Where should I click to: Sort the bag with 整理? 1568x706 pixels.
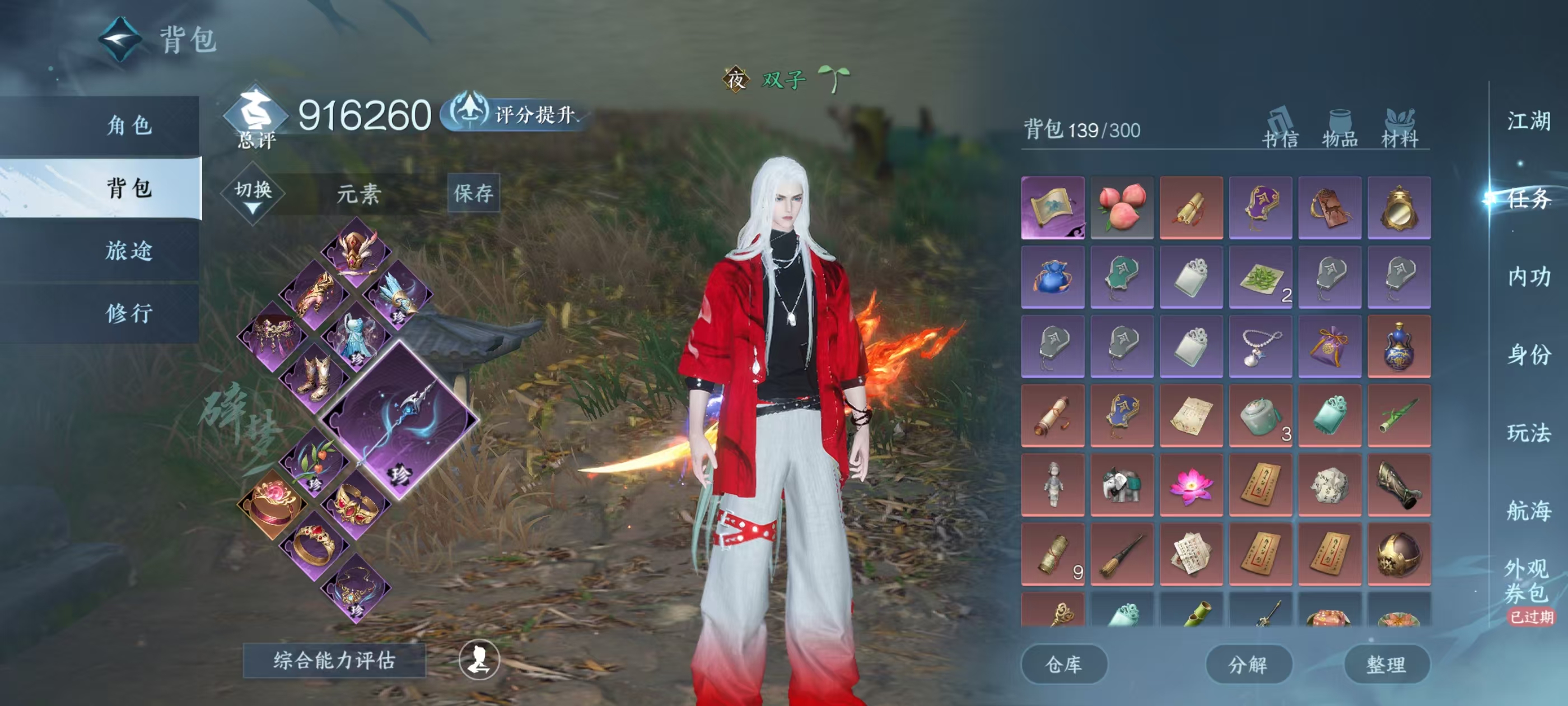pos(1386,664)
